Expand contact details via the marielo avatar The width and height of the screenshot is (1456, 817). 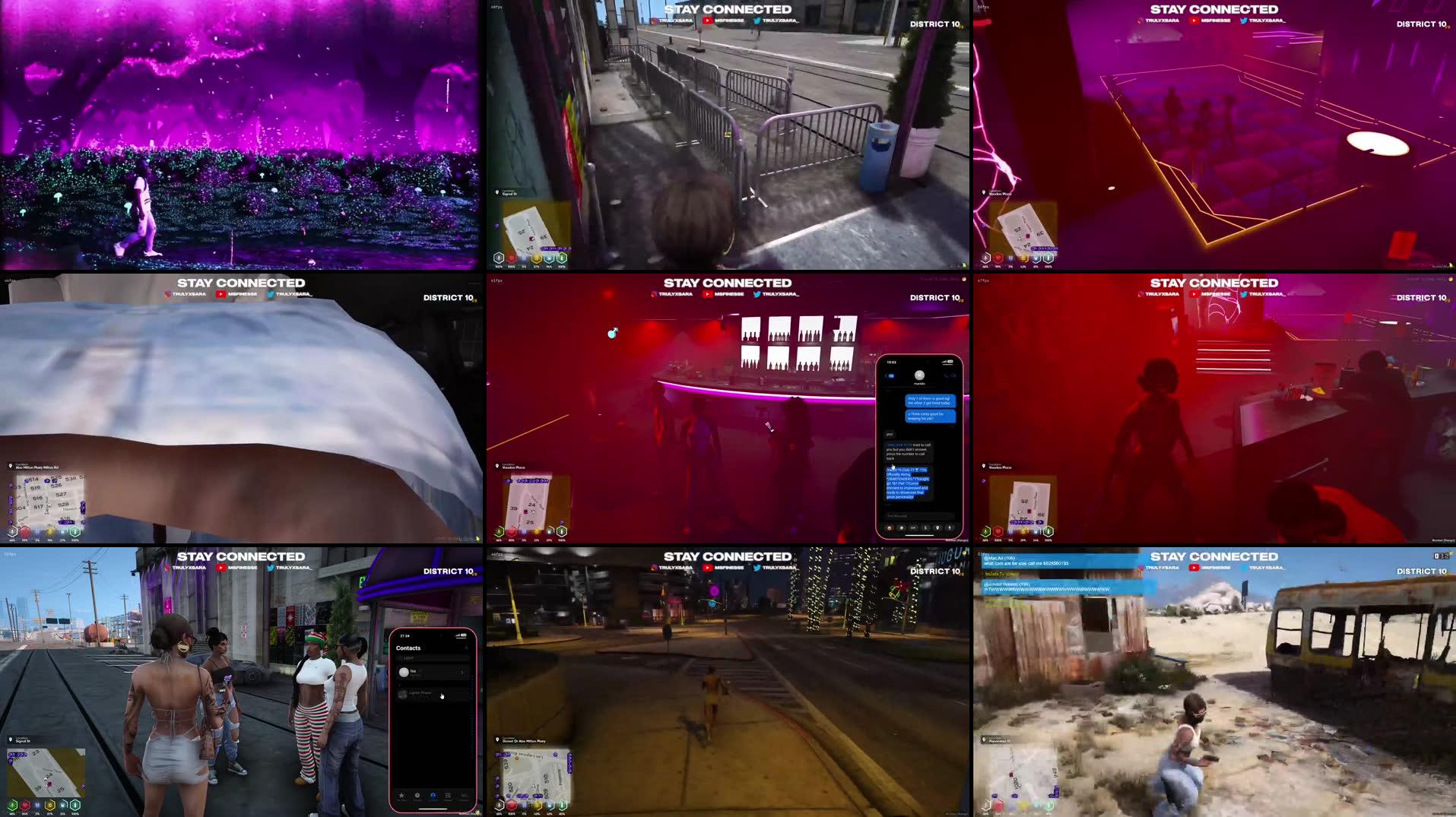(x=919, y=375)
